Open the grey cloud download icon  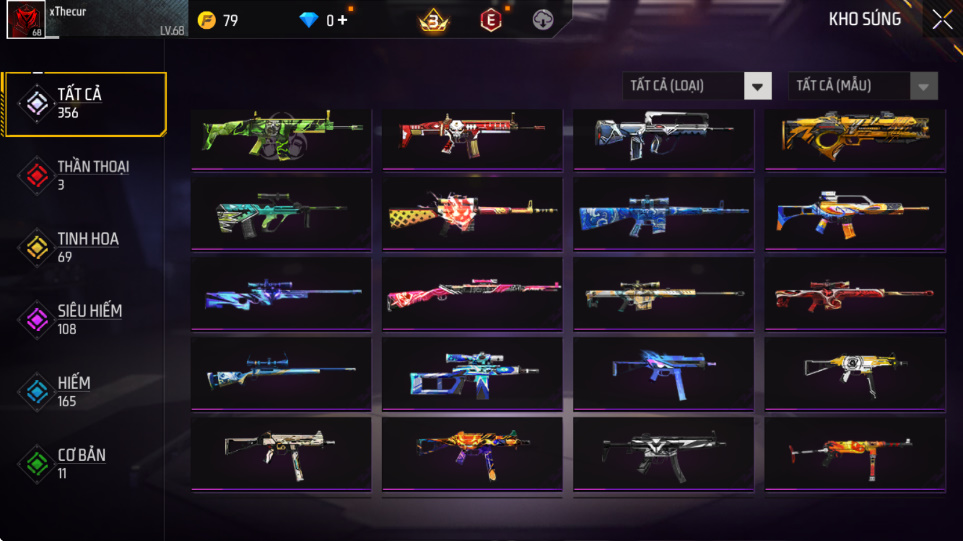click(543, 20)
